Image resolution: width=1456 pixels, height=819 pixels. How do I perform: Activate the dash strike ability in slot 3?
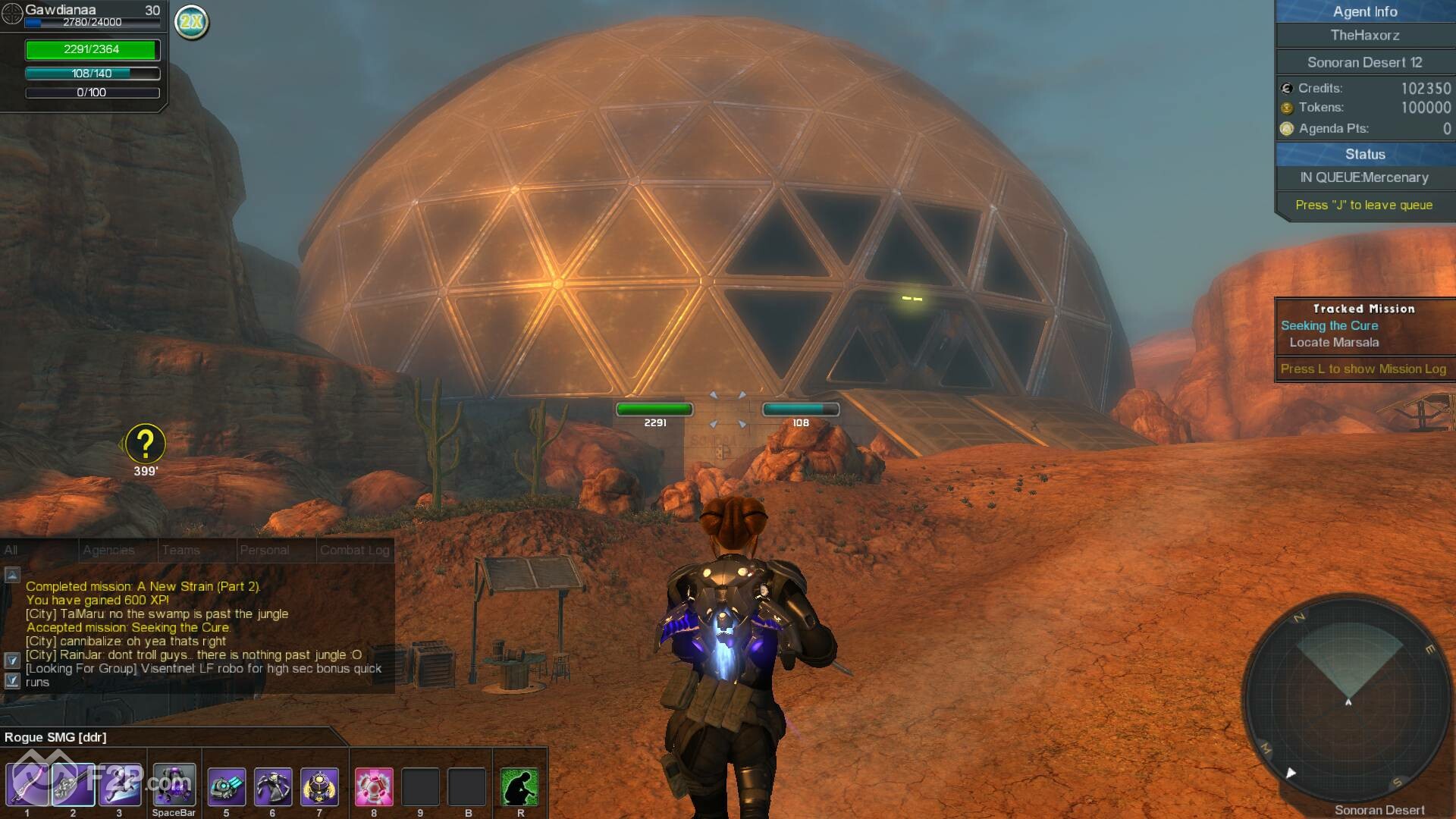point(119,786)
